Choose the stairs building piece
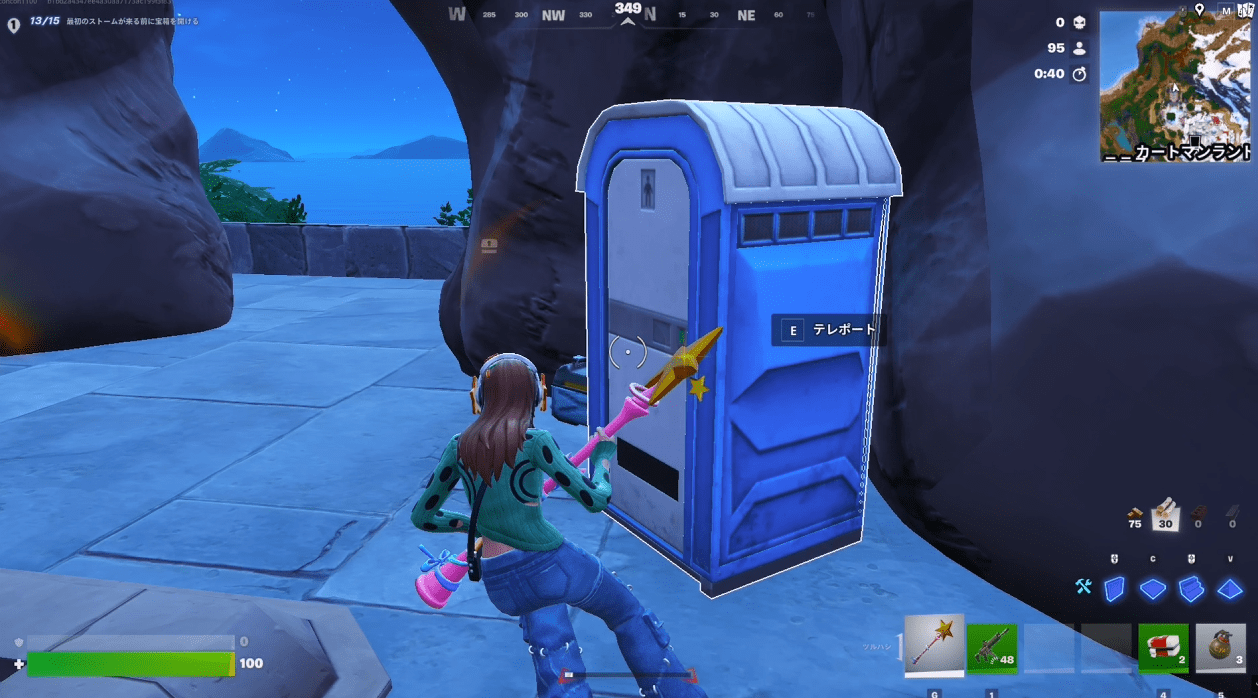 click(1191, 589)
